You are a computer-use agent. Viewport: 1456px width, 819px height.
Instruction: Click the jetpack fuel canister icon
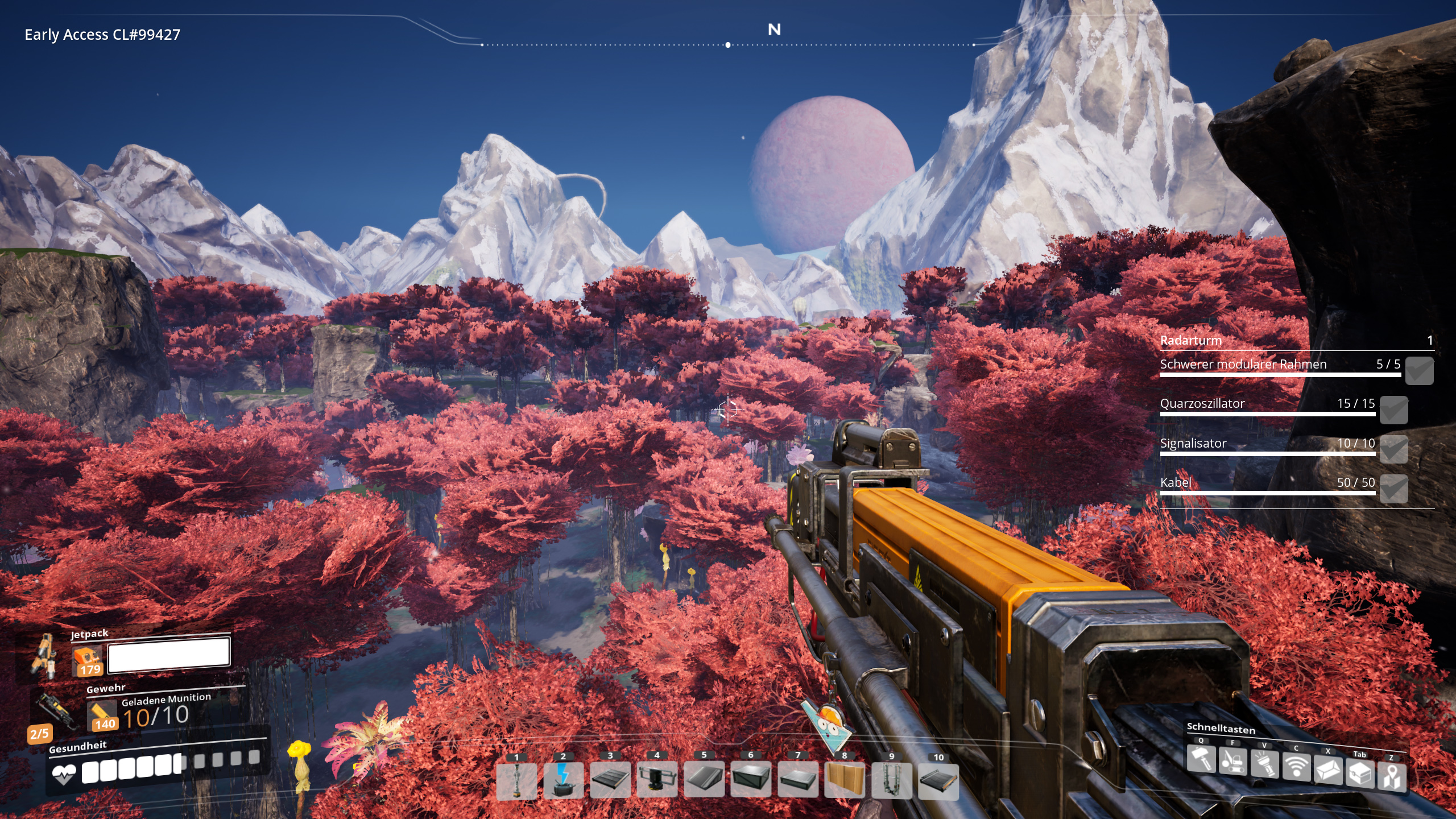tap(88, 661)
